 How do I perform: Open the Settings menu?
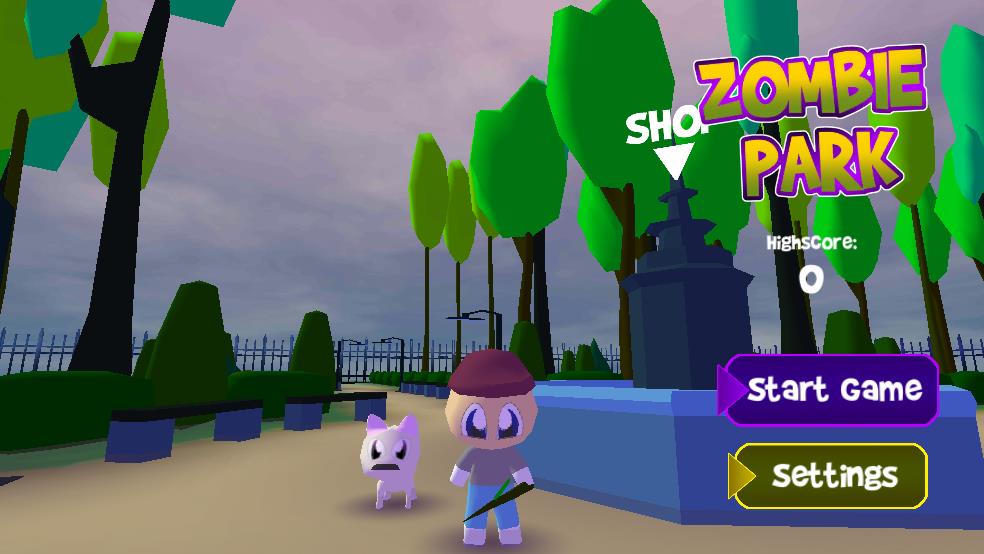pos(832,475)
